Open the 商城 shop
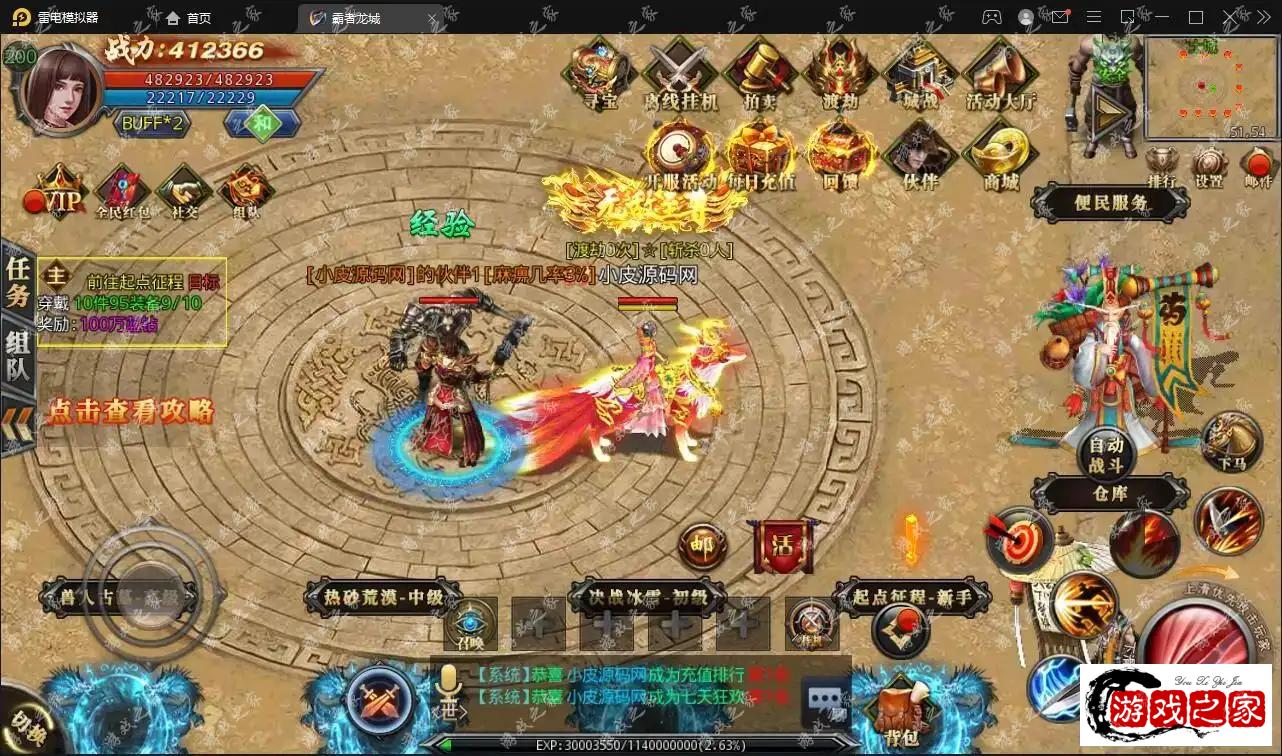 [x=1001, y=154]
